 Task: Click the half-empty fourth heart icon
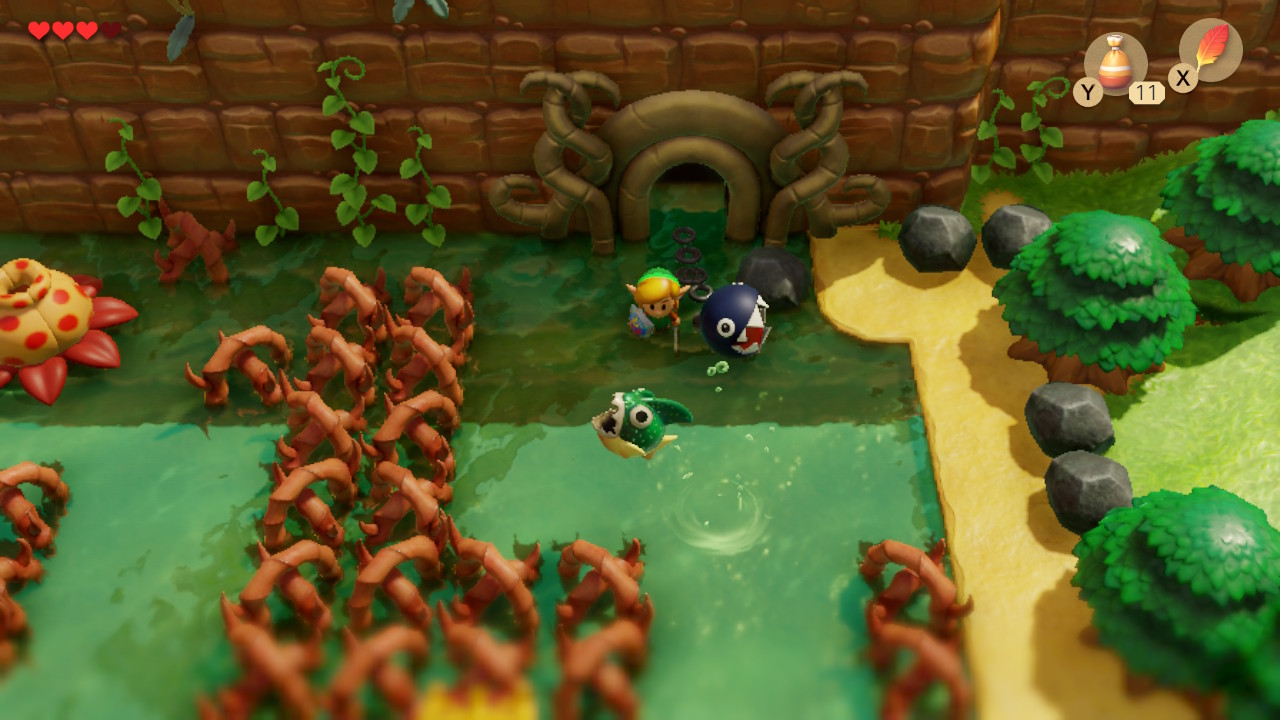point(109,29)
